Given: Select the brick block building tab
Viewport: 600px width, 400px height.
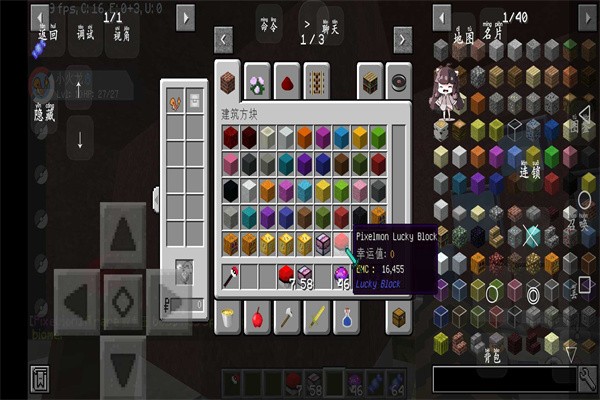Looking at the screenshot, I should [229, 83].
